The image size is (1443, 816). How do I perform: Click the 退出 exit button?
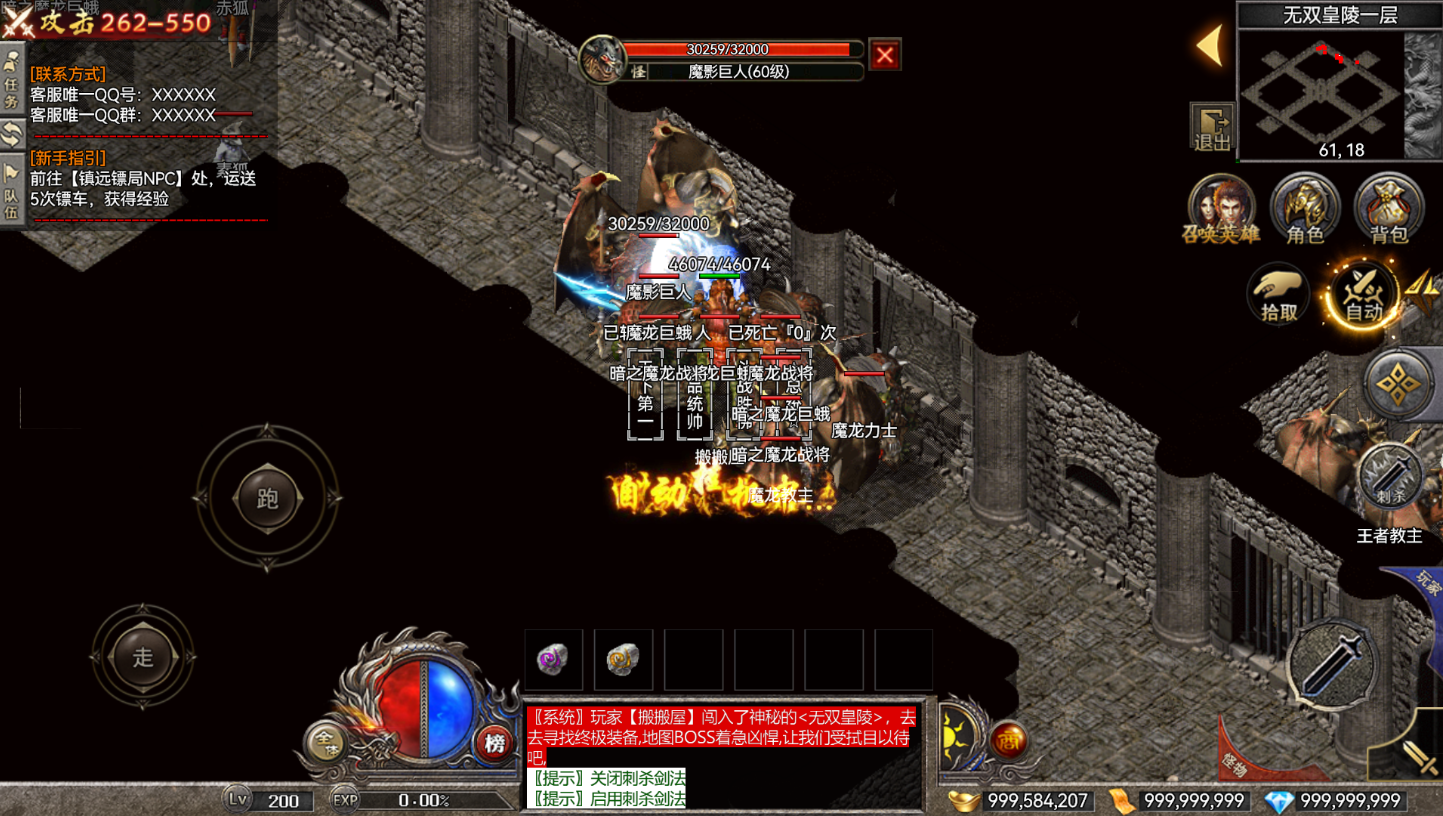tap(1212, 127)
